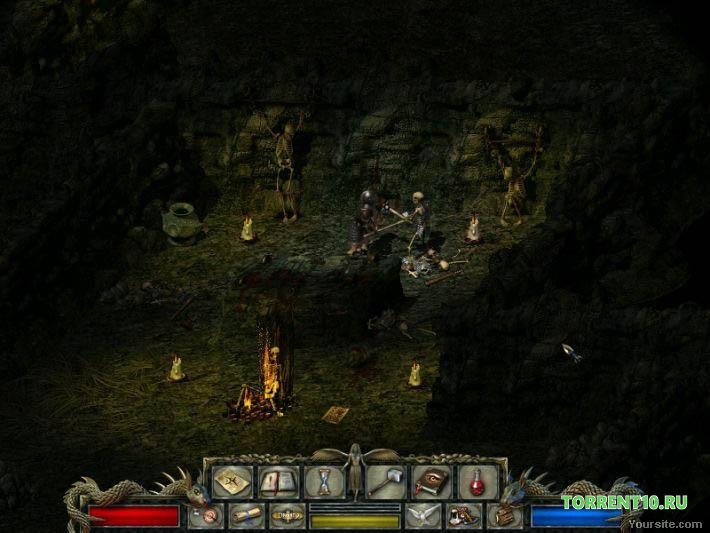
Task: Use the red potion flask
Action: [x=477, y=482]
